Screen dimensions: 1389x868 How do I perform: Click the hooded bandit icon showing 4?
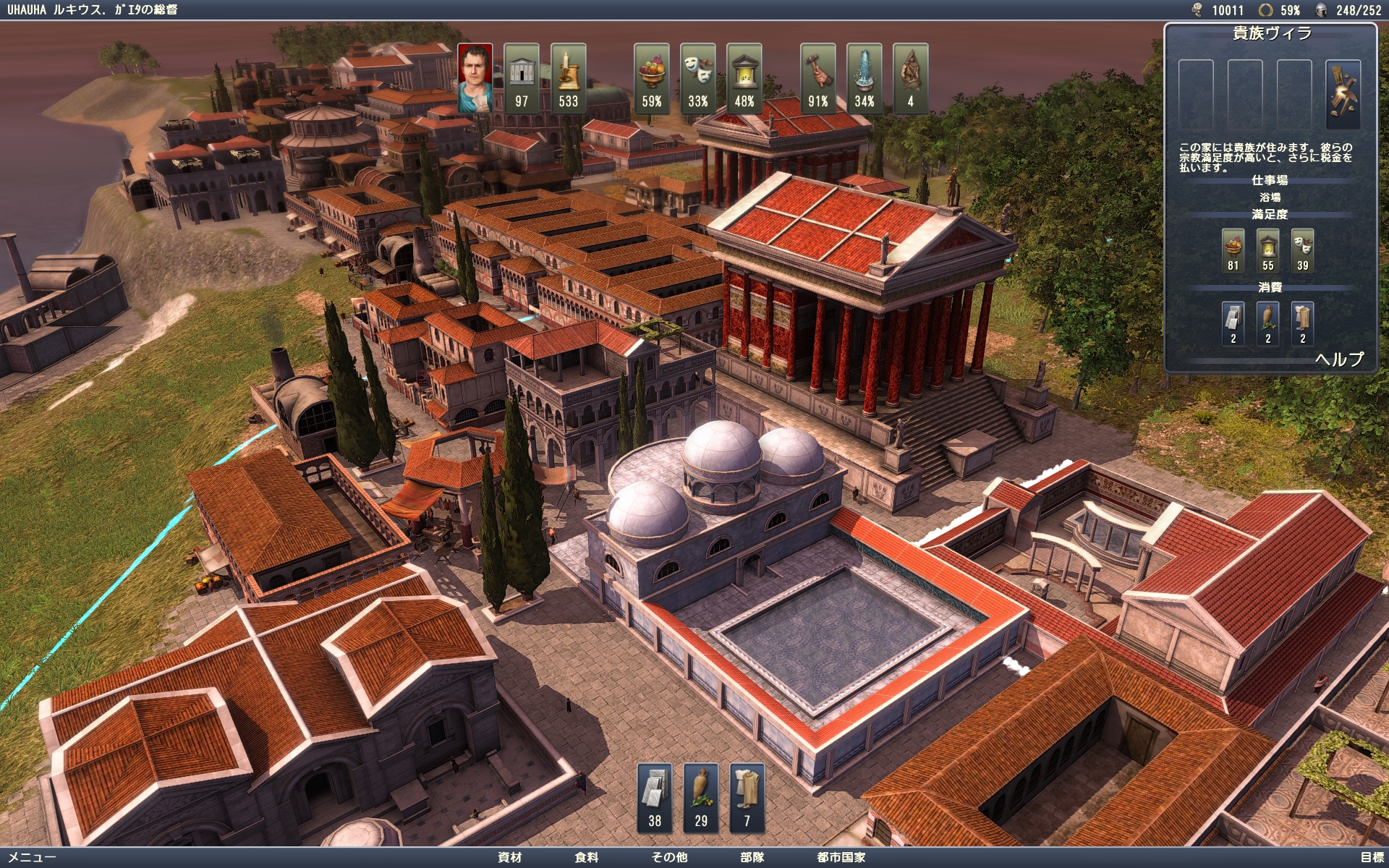911,78
